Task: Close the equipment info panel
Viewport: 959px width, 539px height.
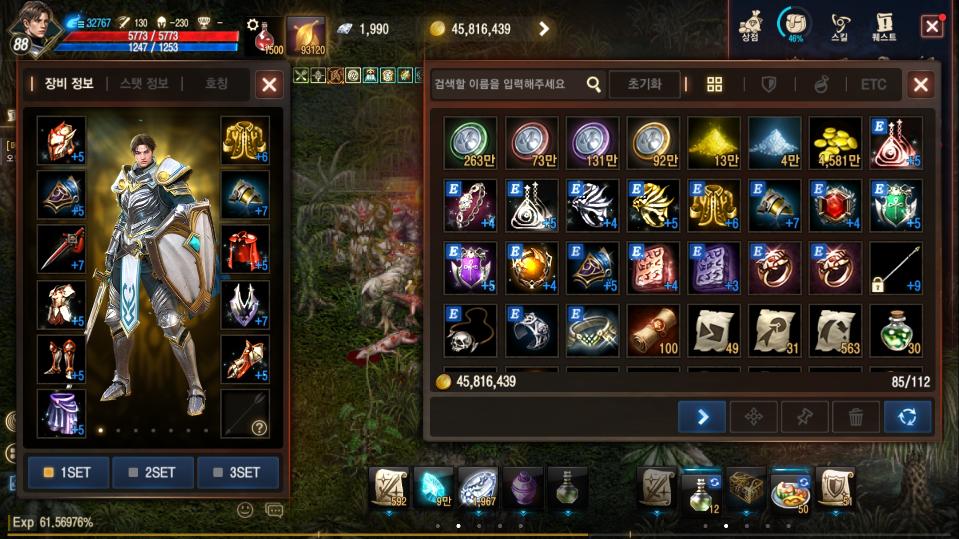Action: coord(269,85)
